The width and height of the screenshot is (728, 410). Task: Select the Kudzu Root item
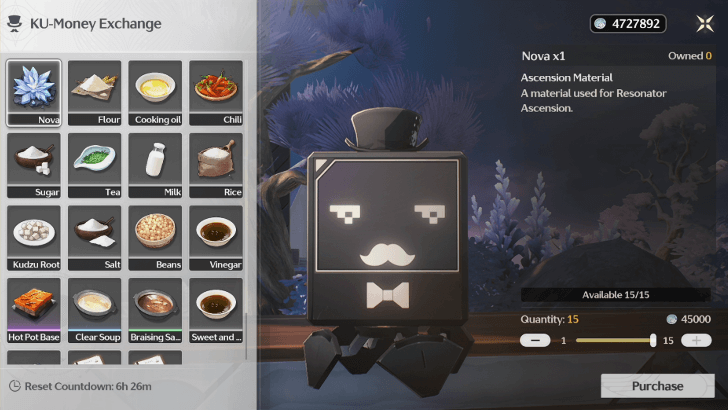point(35,238)
